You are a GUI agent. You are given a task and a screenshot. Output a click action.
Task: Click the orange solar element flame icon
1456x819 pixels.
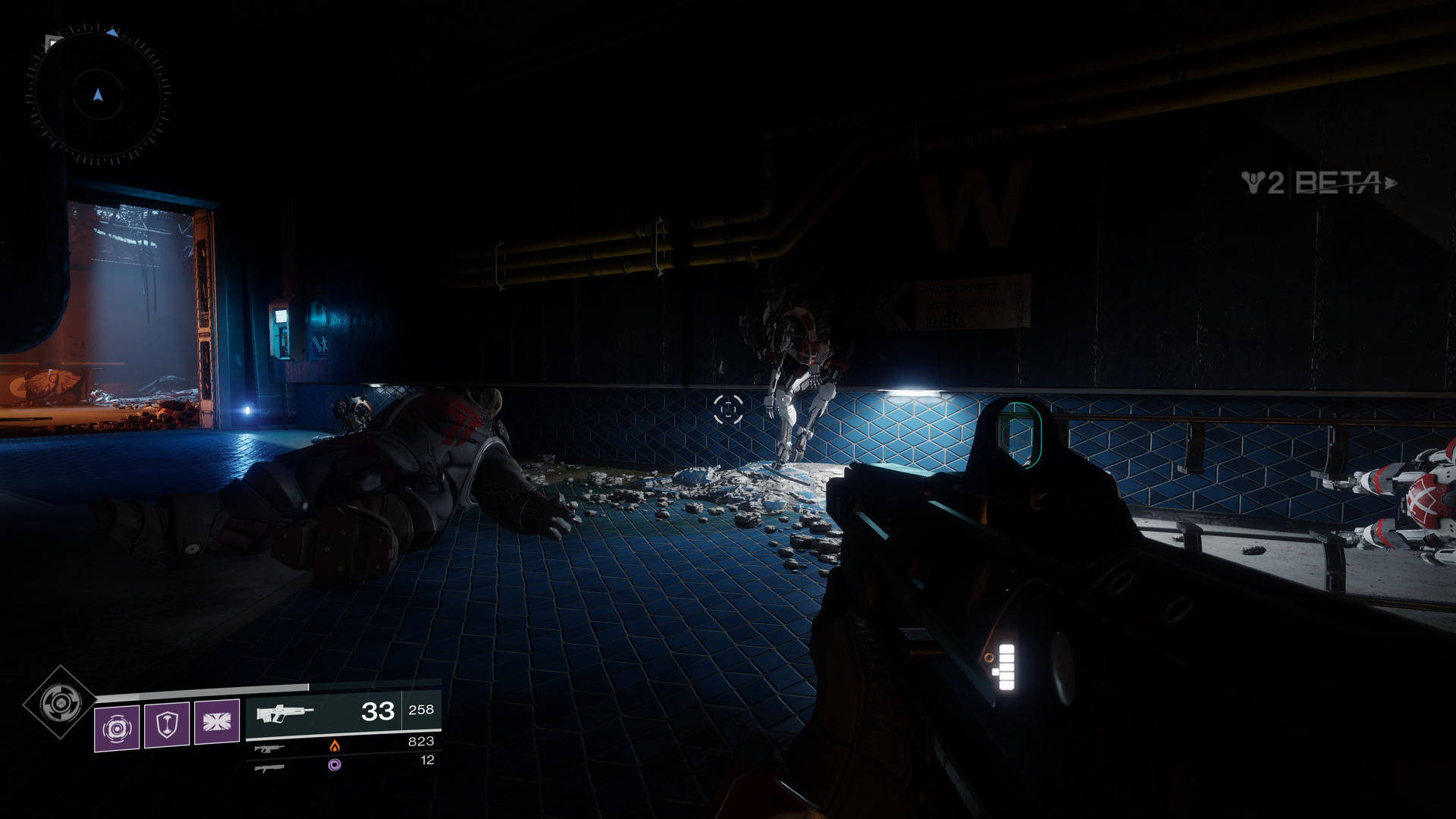tap(334, 747)
